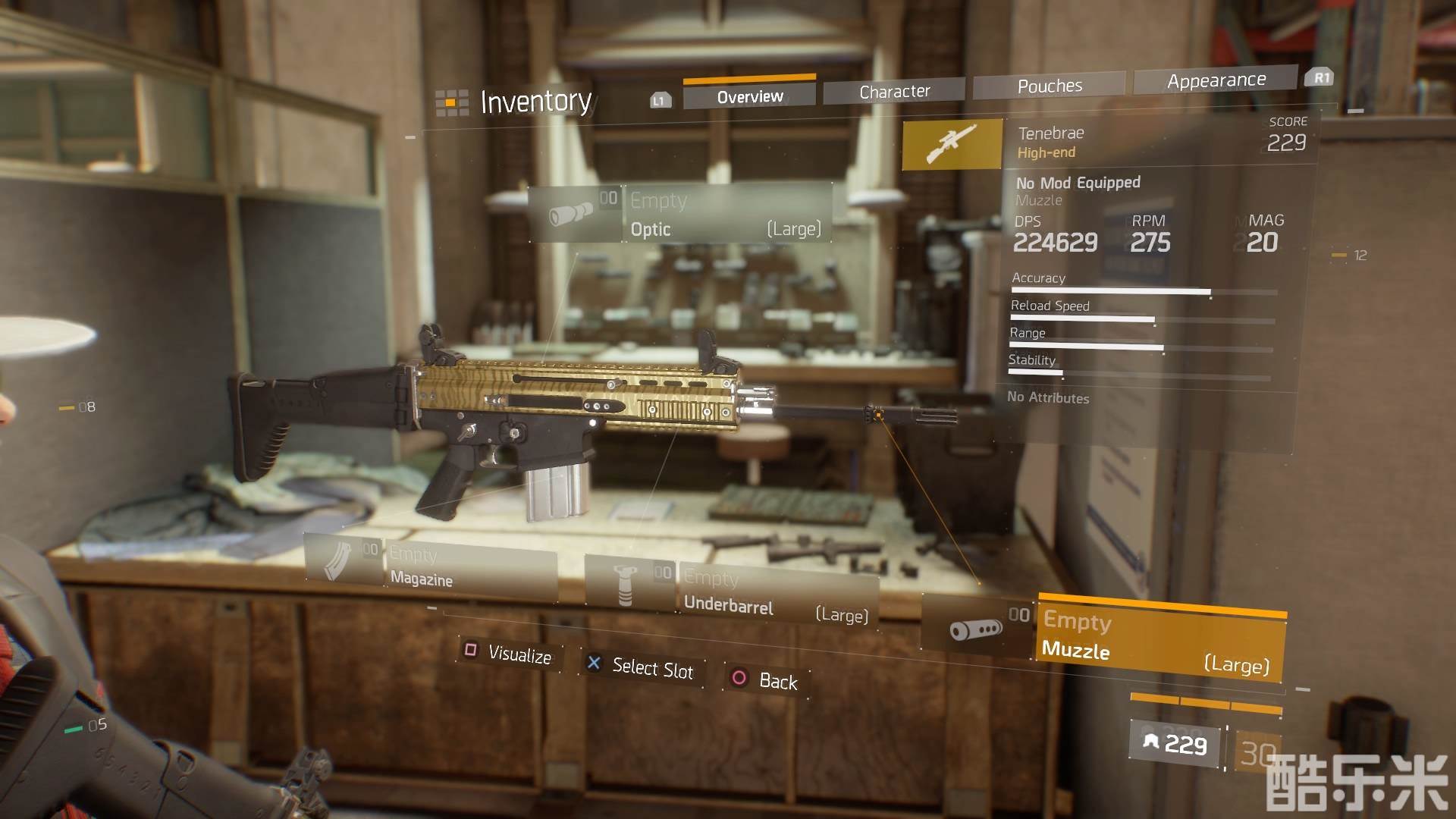Switch to the Pouches tab
The image size is (1456, 819).
click(x=1050, y=86)
